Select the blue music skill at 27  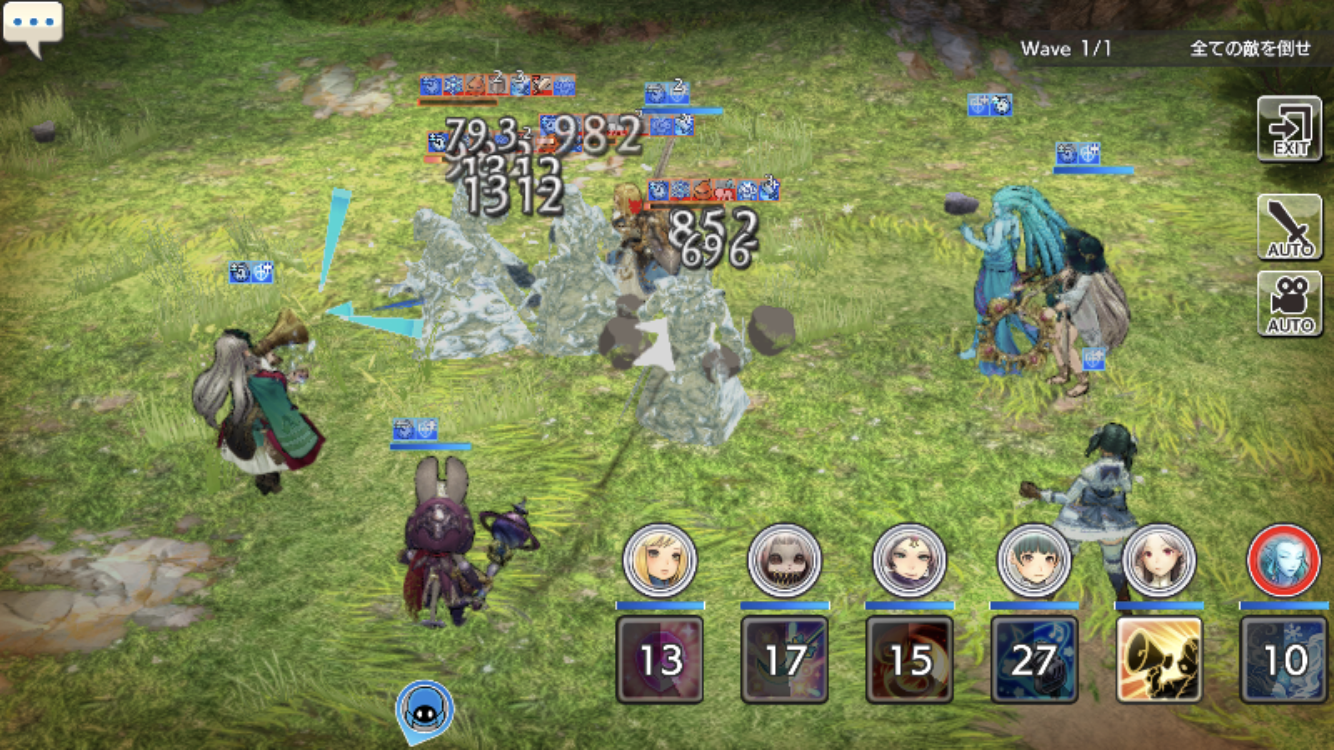click(1034, 659)
